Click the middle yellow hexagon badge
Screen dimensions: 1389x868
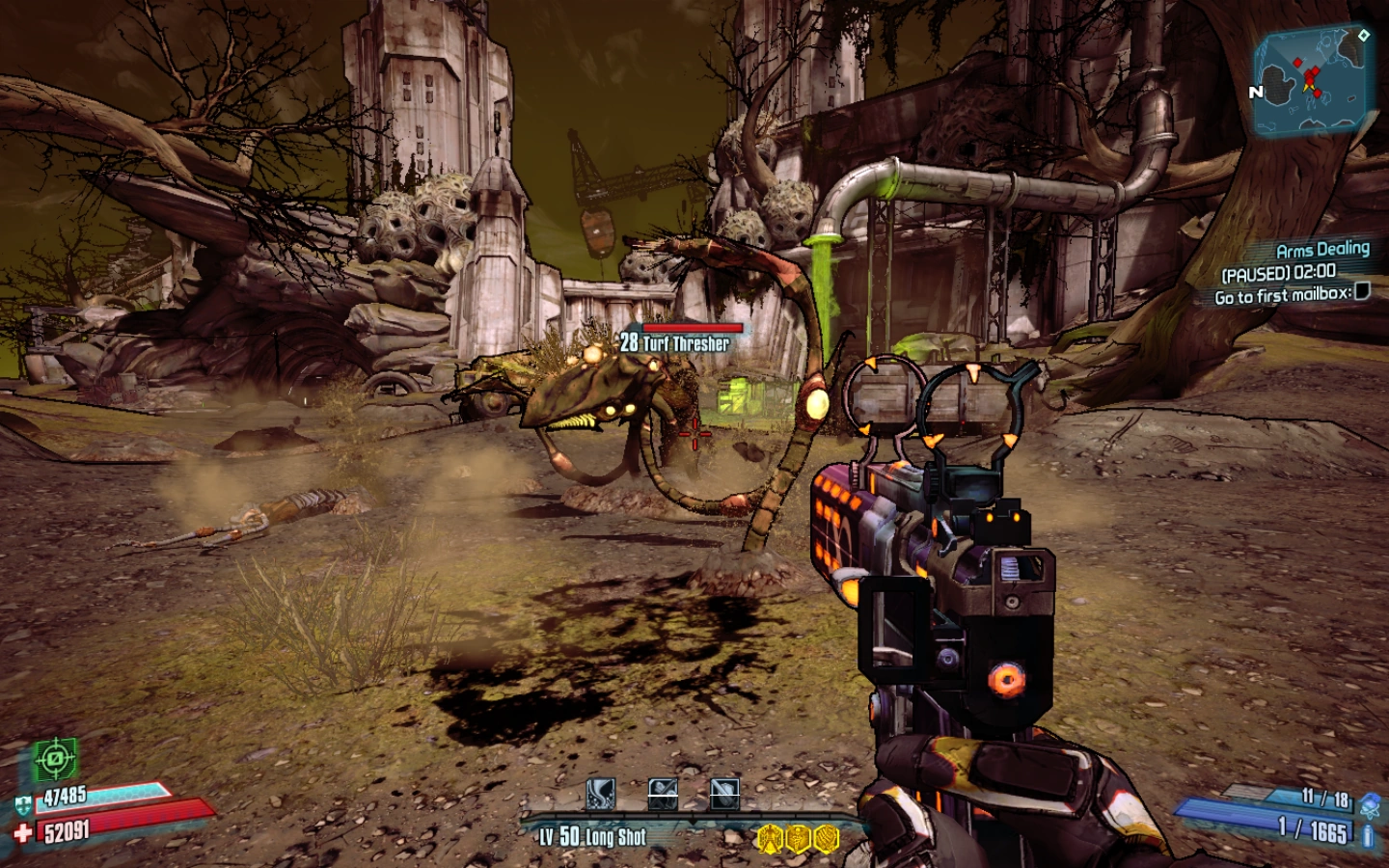798,838
